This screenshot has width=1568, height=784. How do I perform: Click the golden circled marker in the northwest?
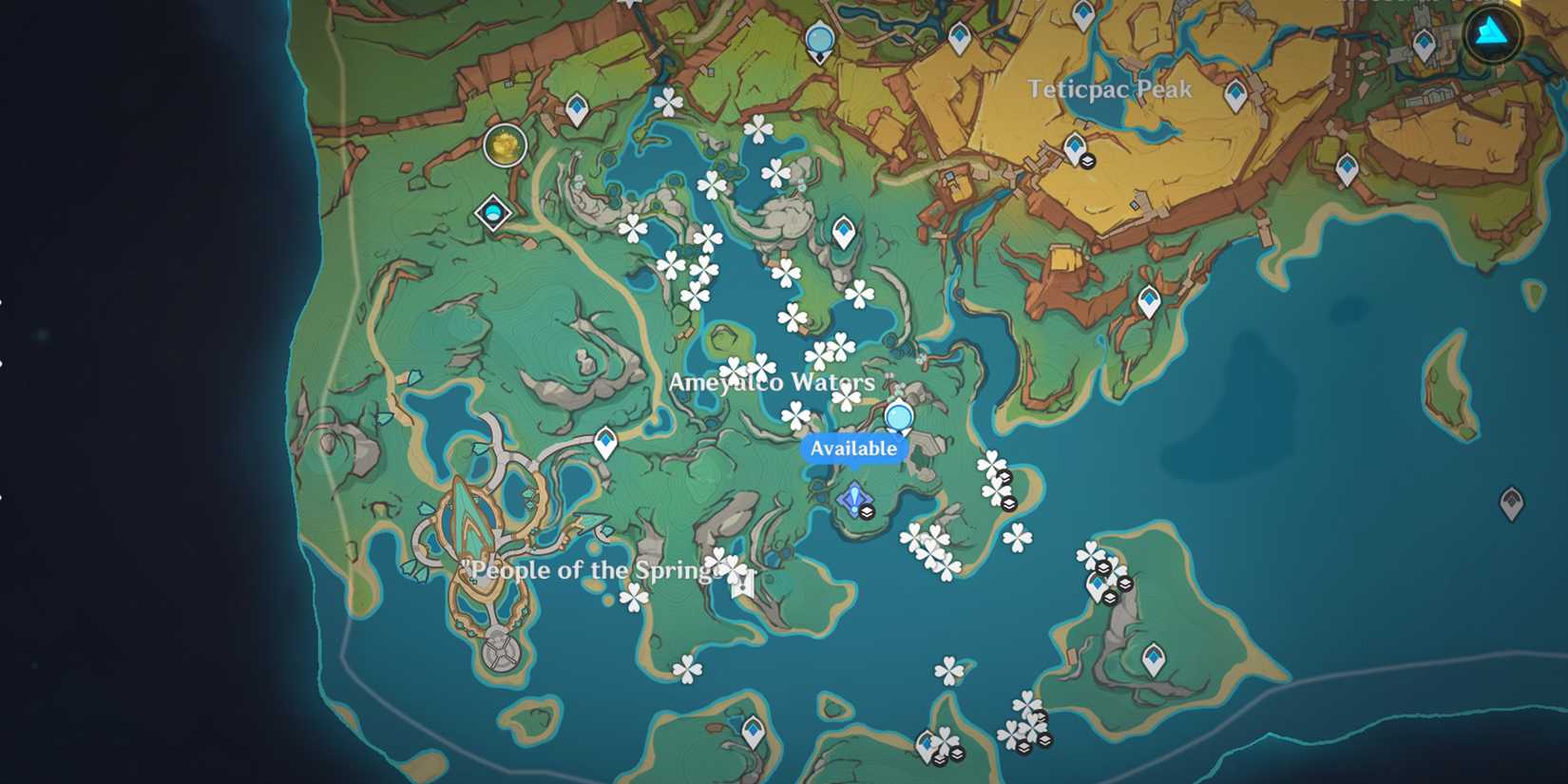[504, 144]
